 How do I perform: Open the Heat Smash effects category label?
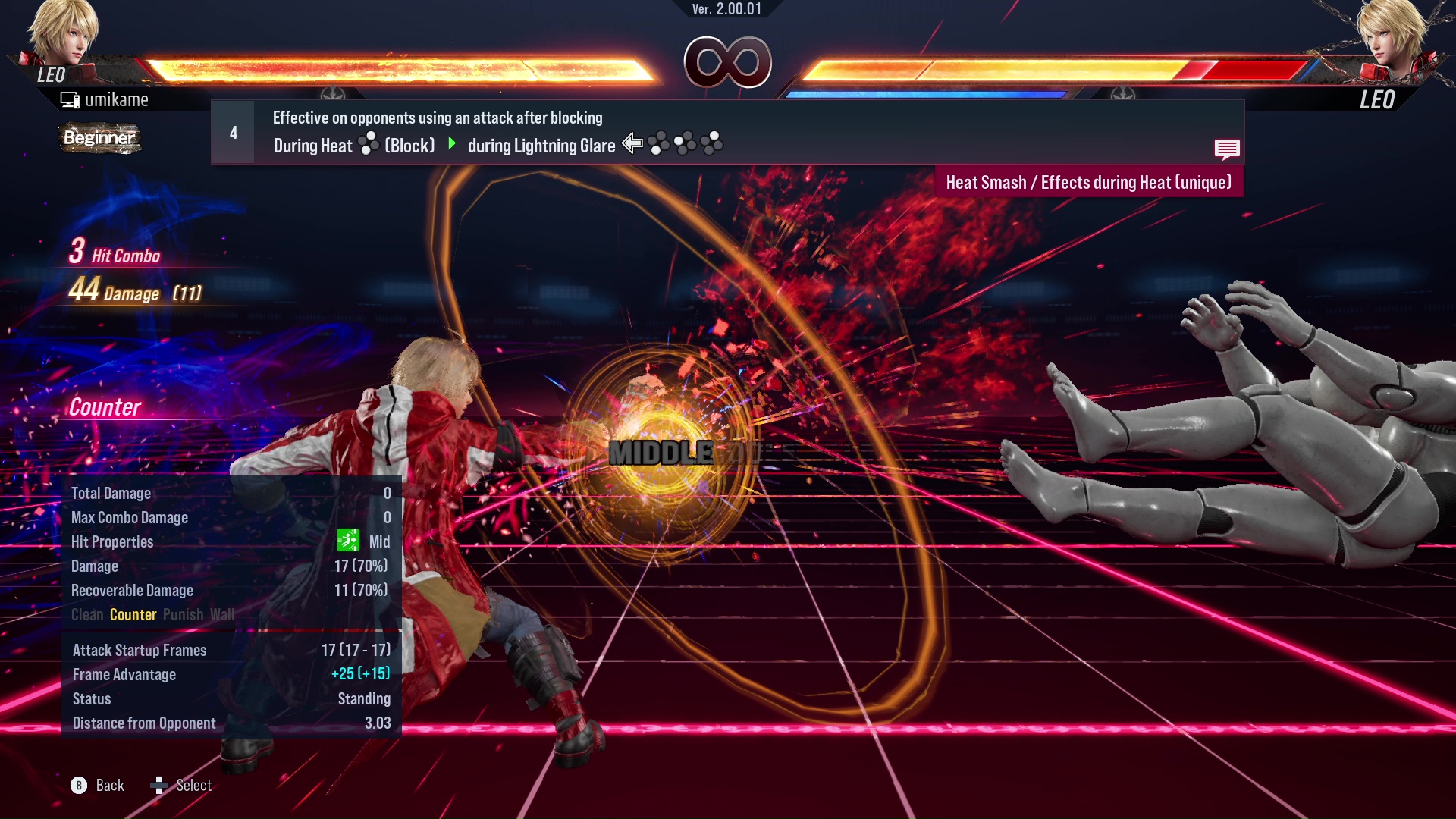pos(1090,182)
